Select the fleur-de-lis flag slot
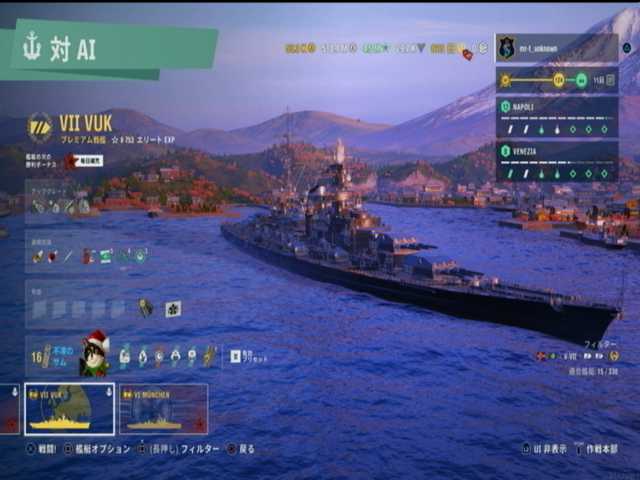640x480 pixels. (173, 309)
